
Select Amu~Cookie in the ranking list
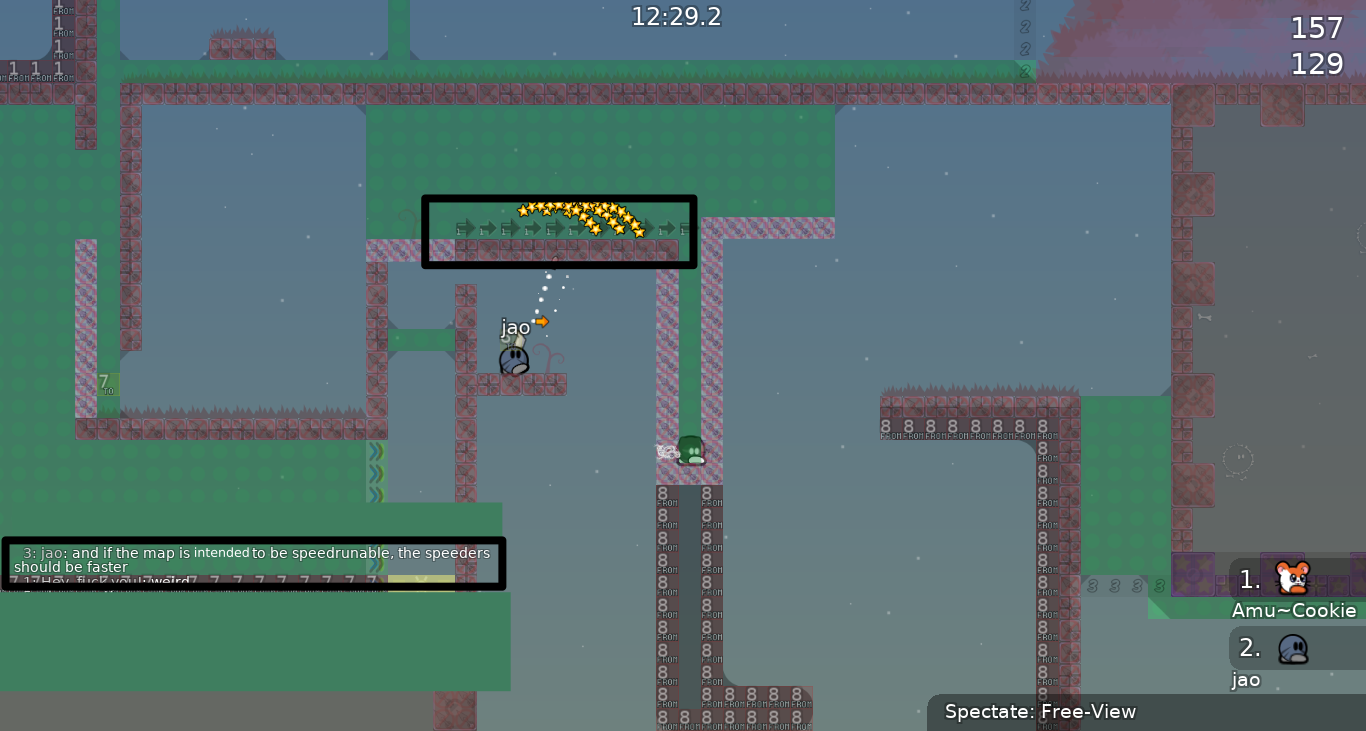[x=1294, y=590]
